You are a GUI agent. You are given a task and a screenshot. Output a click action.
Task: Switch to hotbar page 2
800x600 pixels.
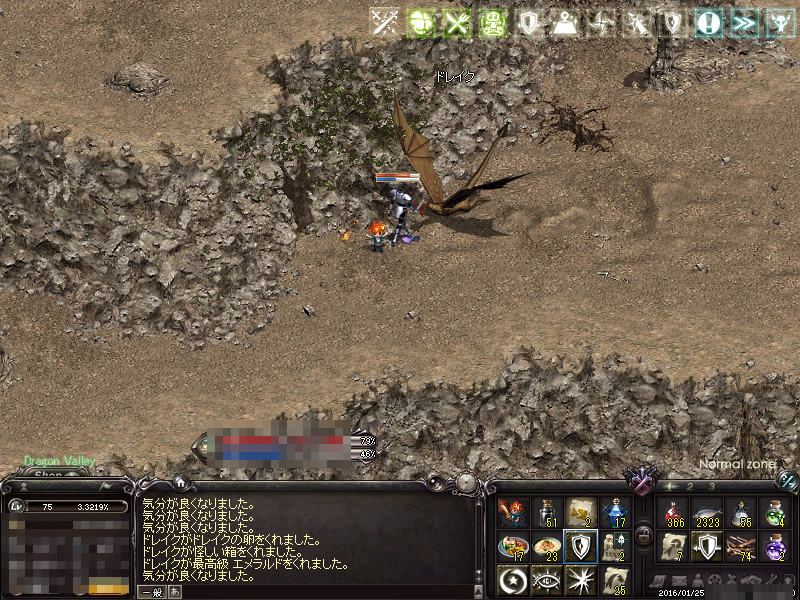coord(690,486)
